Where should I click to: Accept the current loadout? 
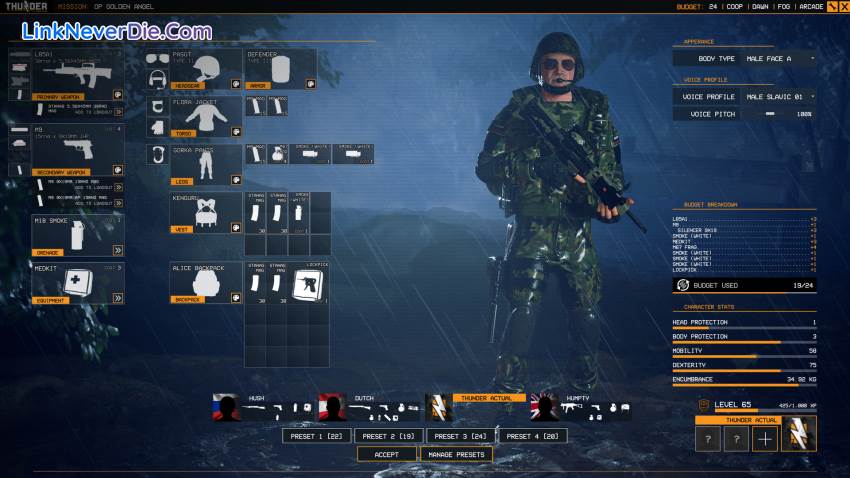pos(386,454)
